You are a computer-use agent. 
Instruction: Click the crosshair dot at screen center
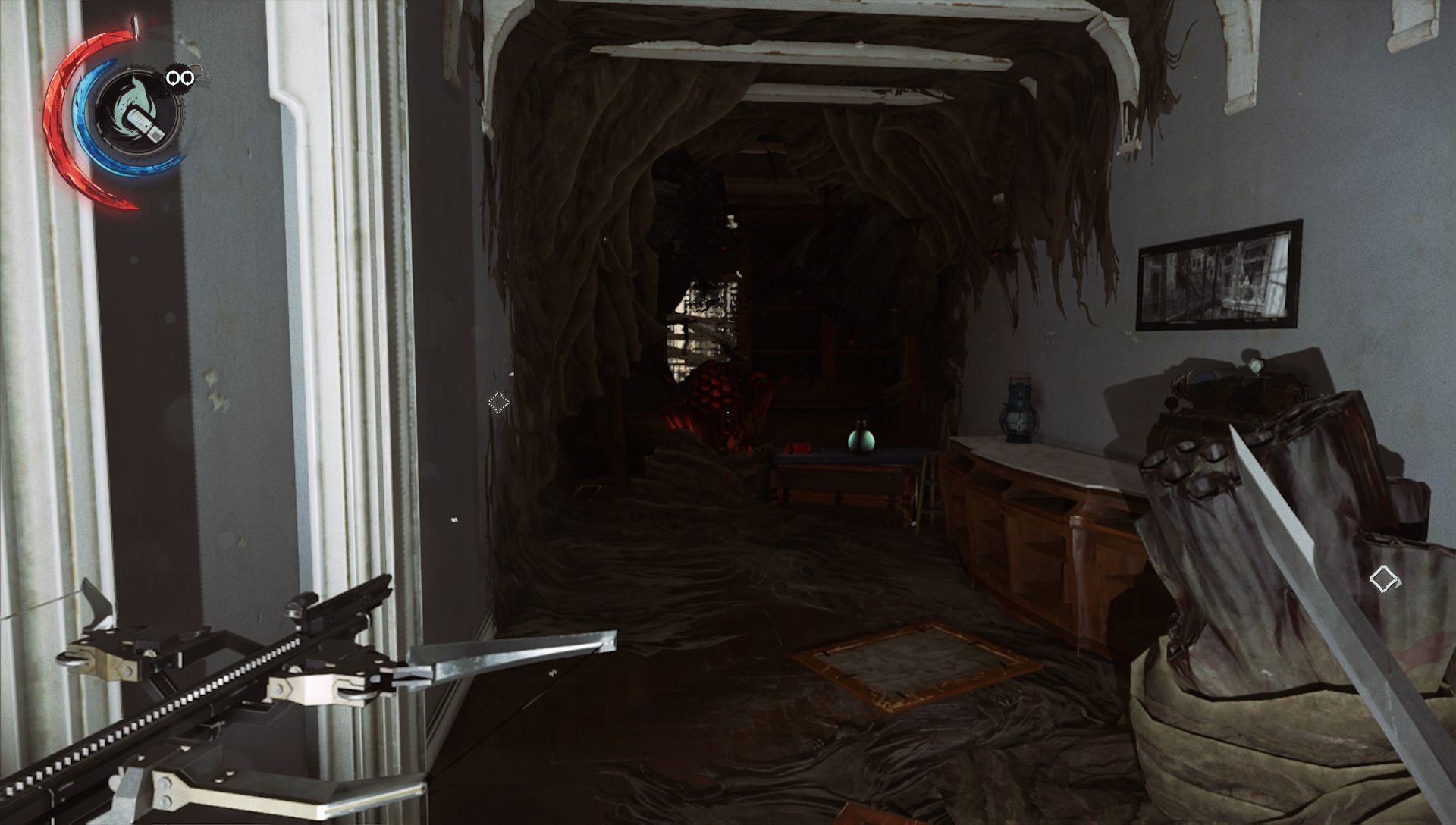[726, 412]
